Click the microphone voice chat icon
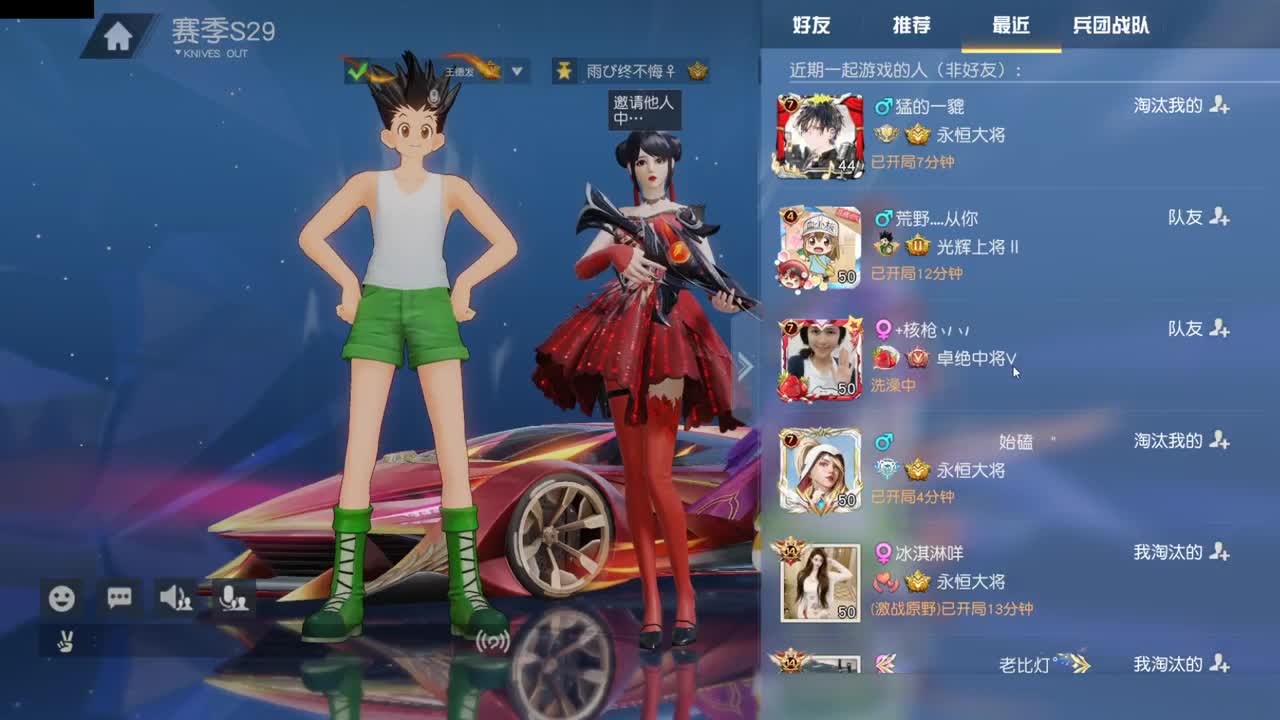The image size is (1280, 720). 232,597
